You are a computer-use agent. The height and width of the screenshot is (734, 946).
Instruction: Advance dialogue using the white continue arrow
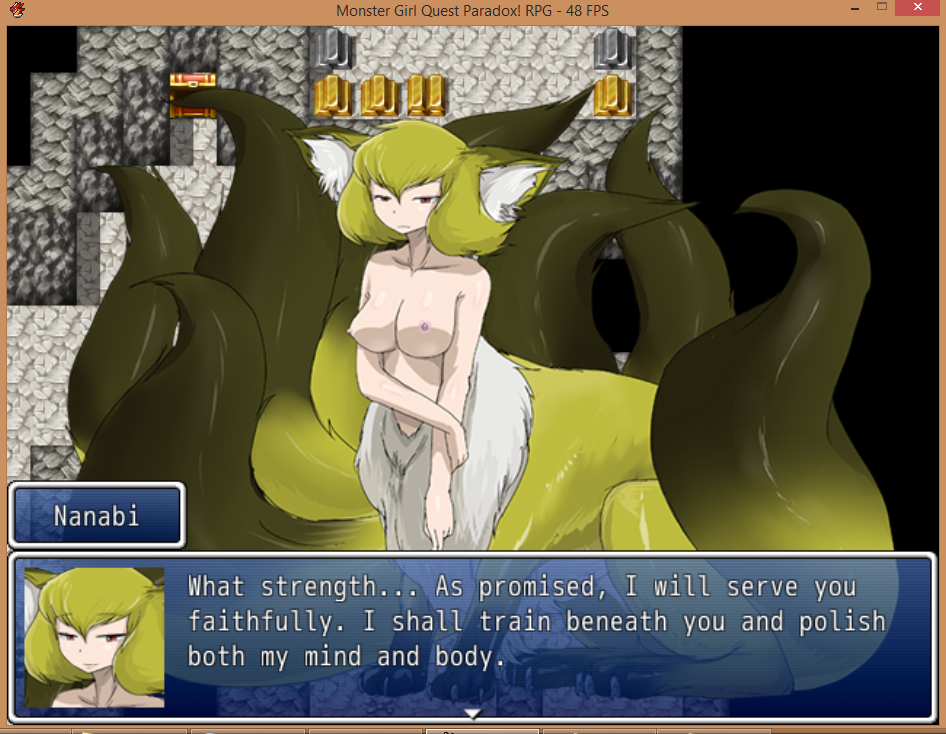[x=473, y=713]
